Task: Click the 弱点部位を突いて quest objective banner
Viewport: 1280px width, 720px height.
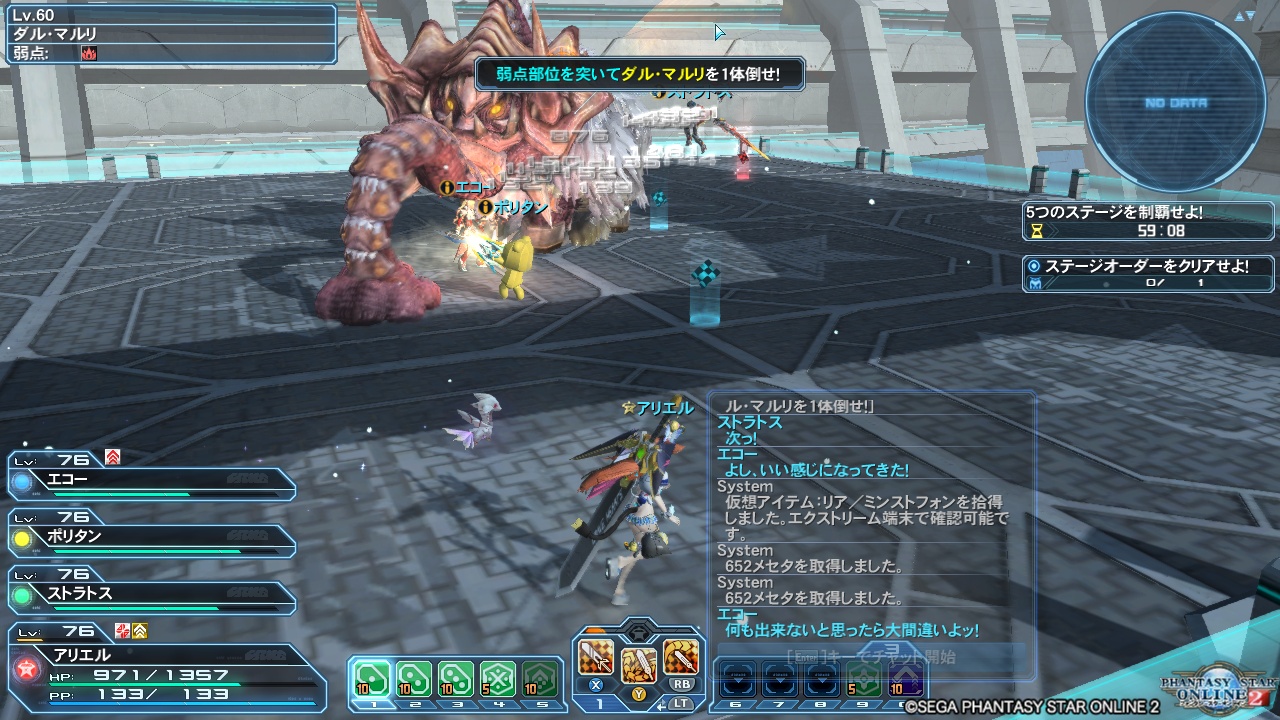Action: click(x=642, y=74)
